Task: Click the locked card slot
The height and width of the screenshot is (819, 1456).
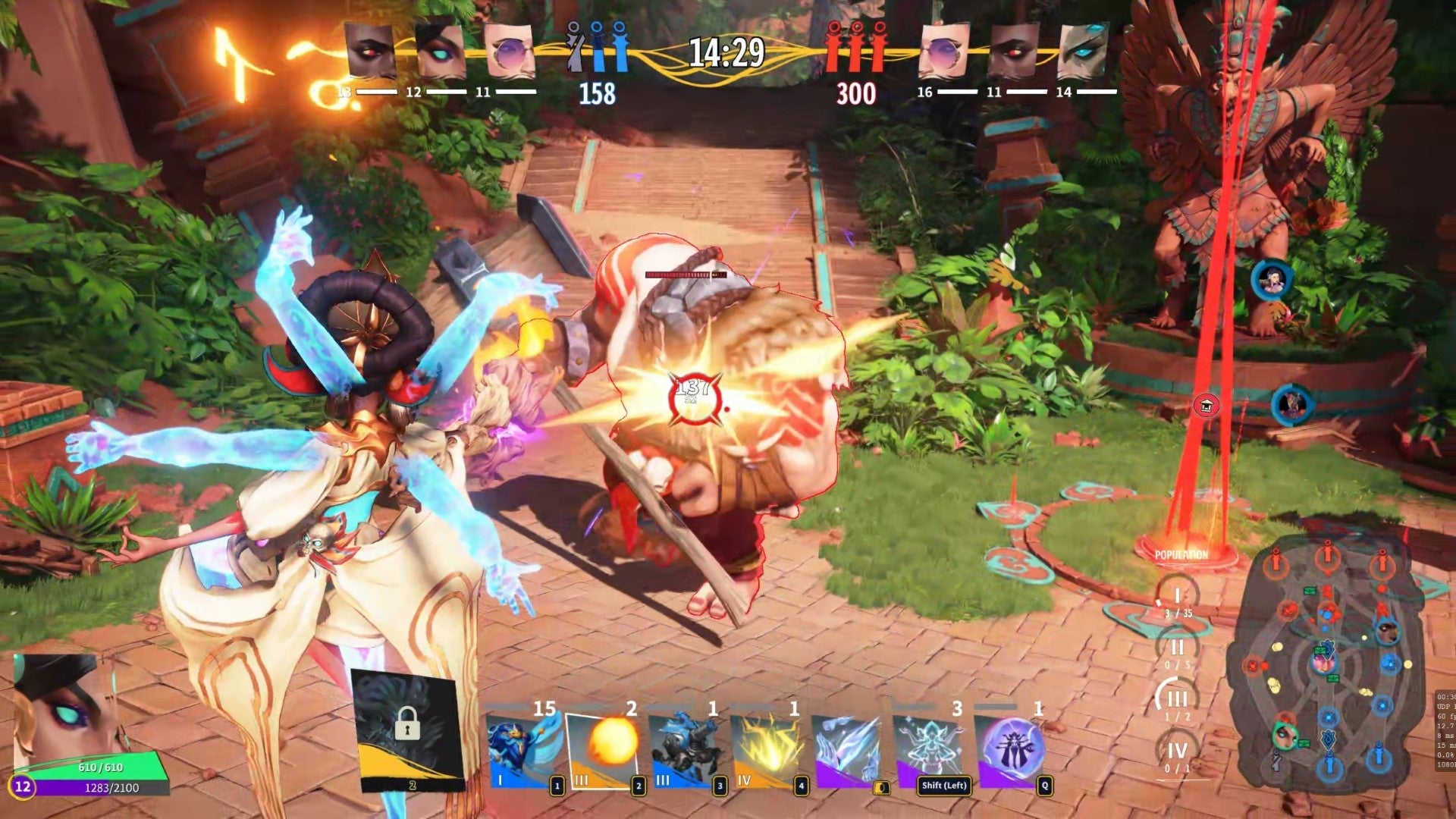Action: click(x=407, y=728)
